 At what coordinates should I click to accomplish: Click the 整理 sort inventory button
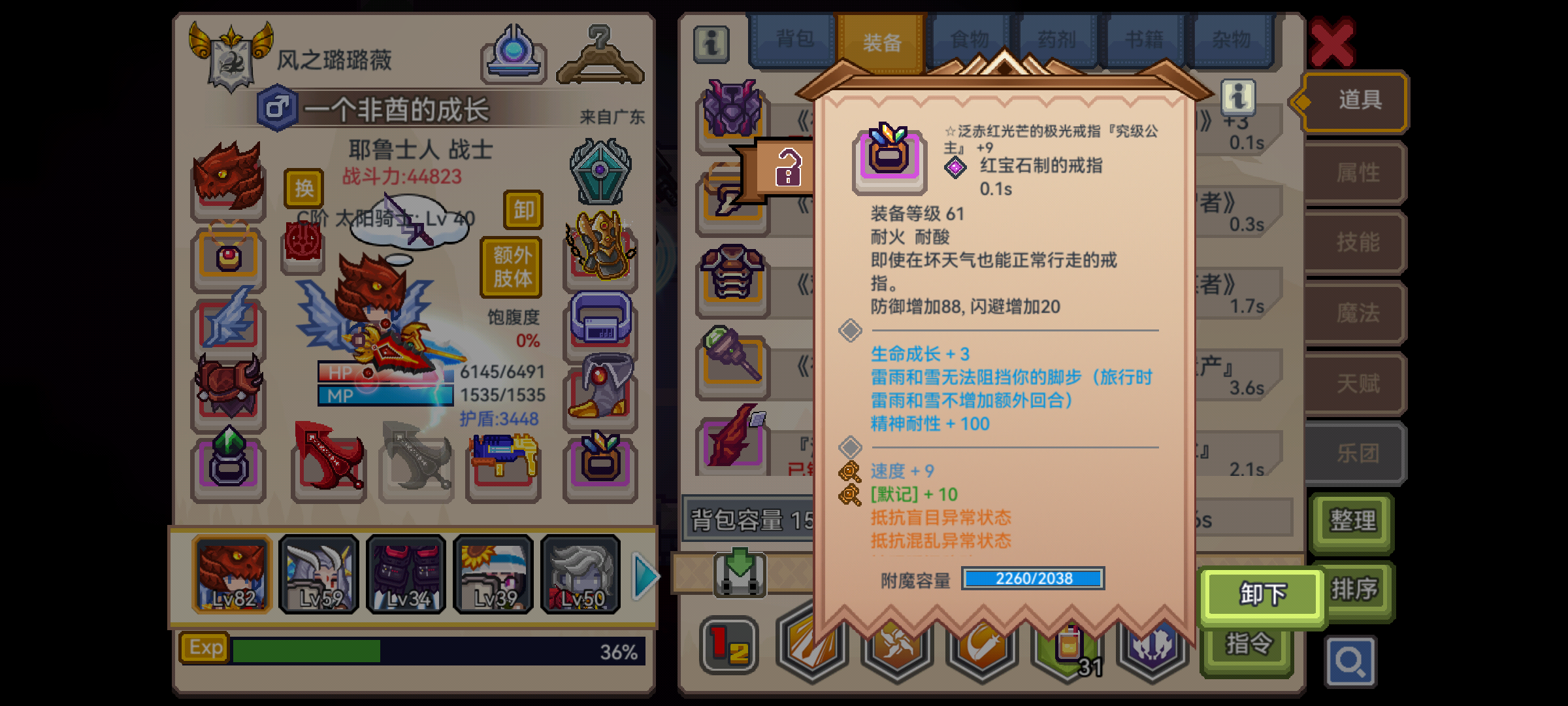click(1351, 522)
